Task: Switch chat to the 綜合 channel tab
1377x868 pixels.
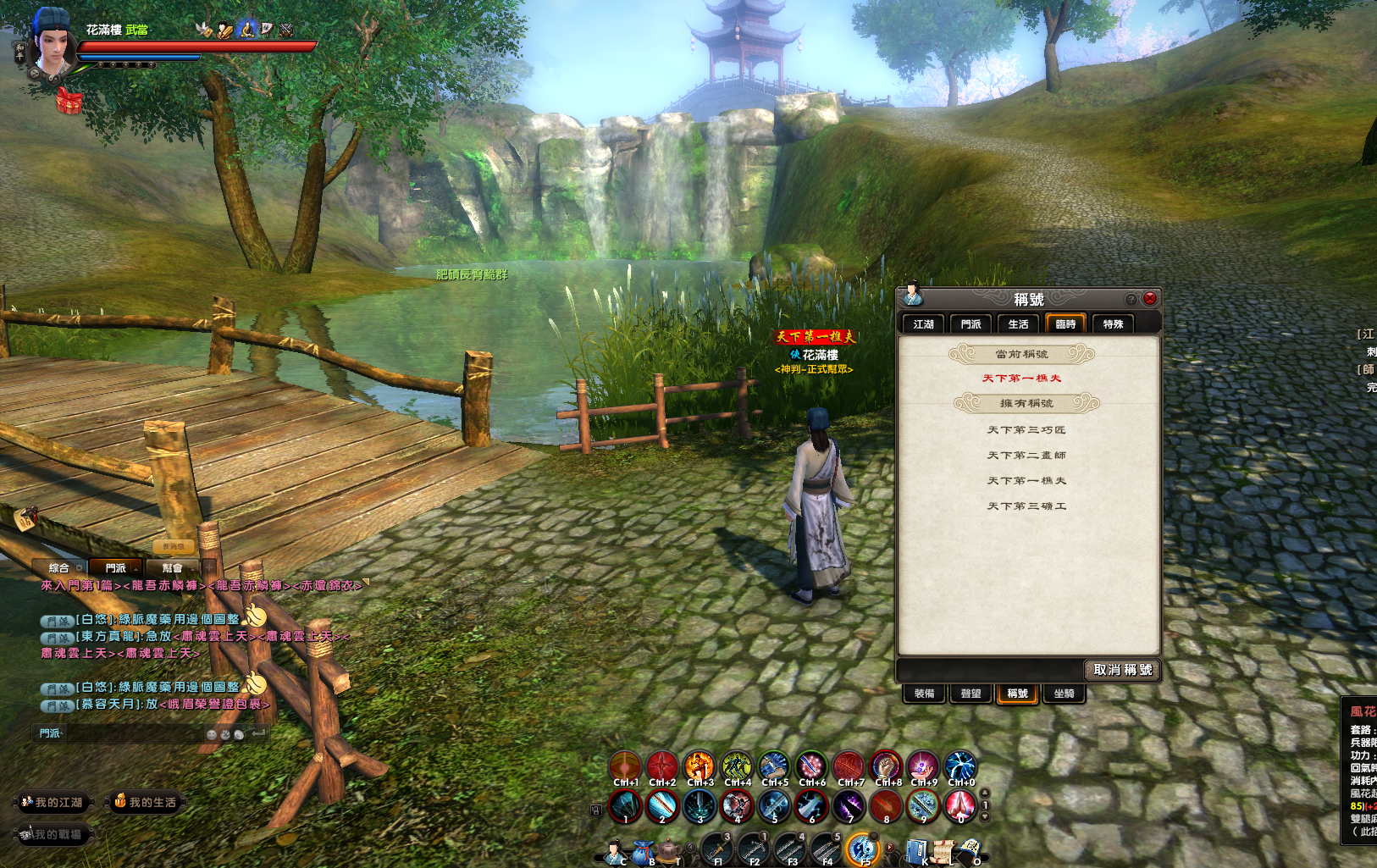Action: coord(59,568)
